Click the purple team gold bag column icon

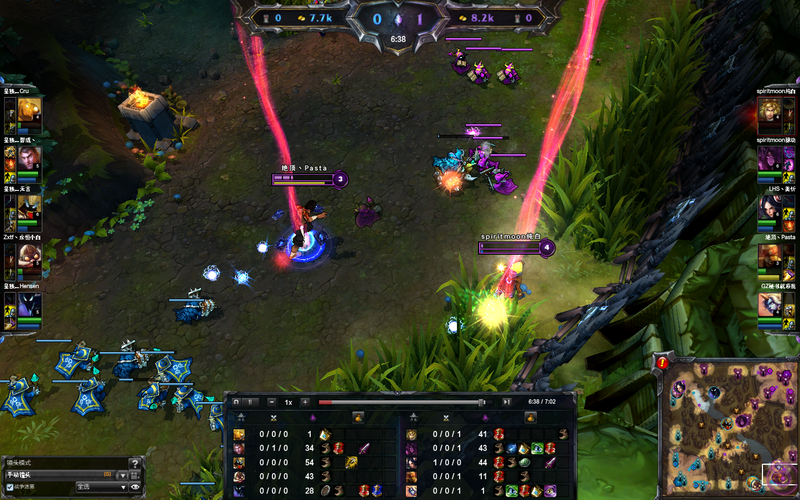point(527,417)
